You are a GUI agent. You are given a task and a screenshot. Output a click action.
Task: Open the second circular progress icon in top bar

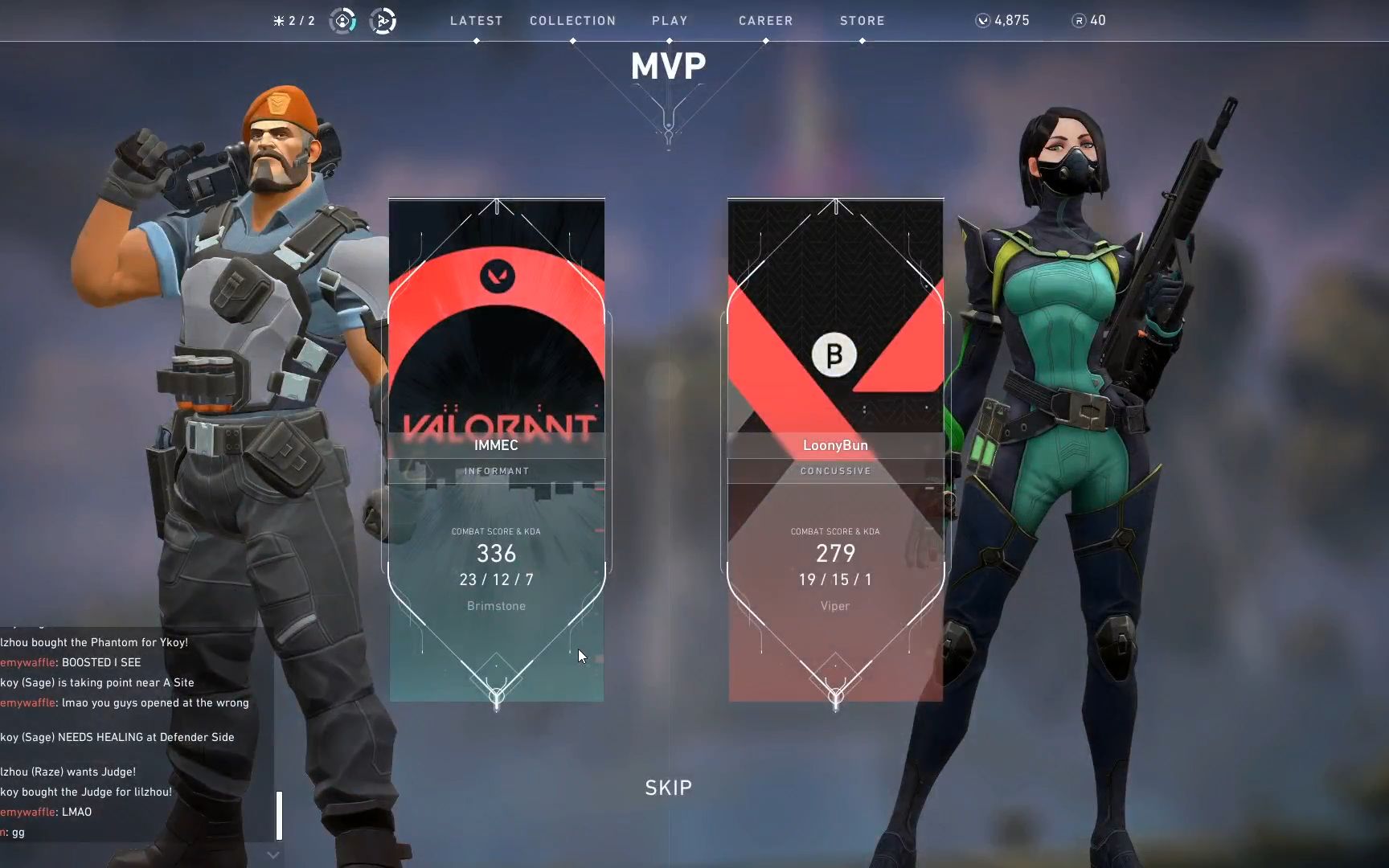point(383,21)
